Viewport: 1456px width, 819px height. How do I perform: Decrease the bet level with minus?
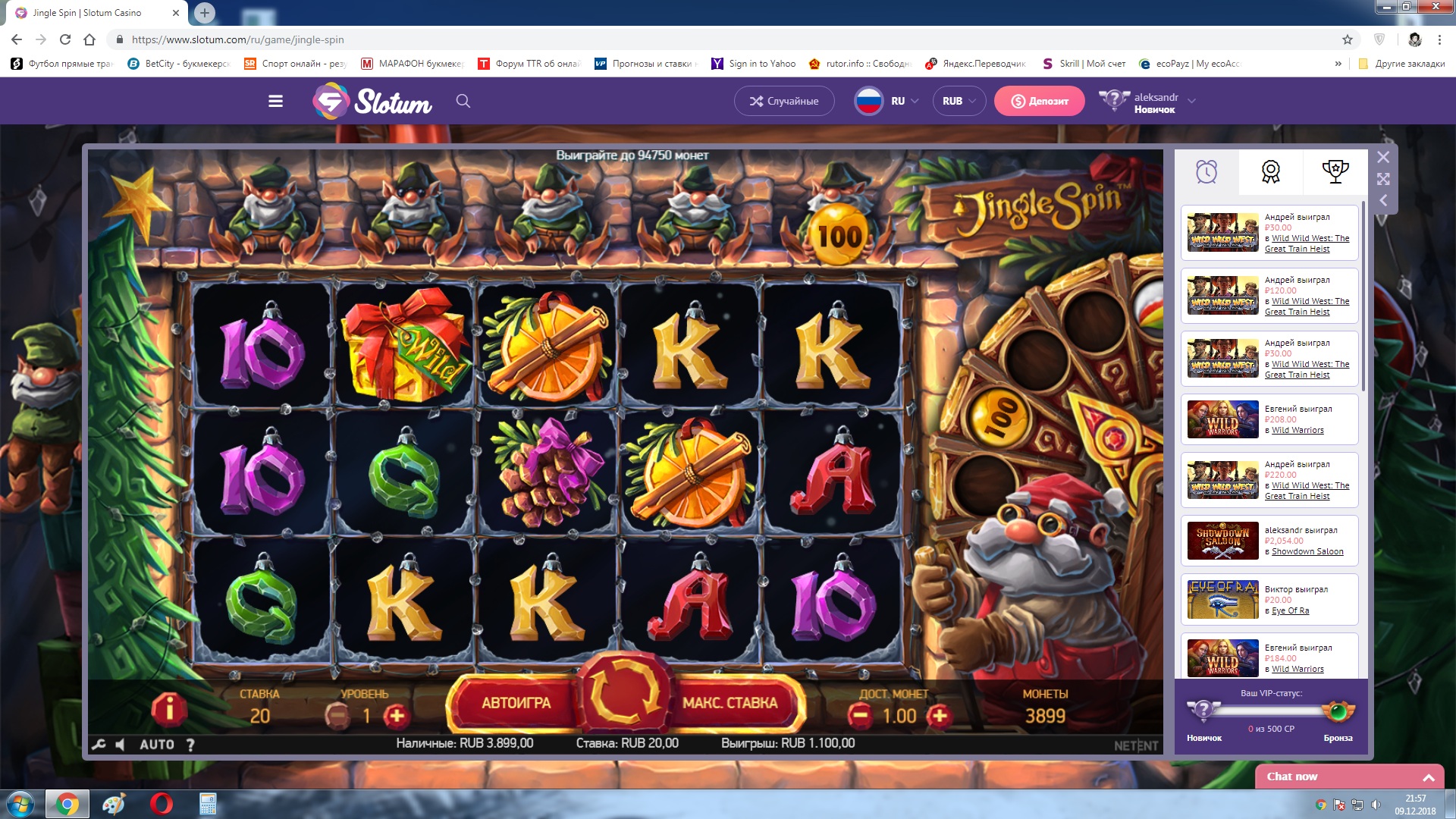(x=337, y=716)
